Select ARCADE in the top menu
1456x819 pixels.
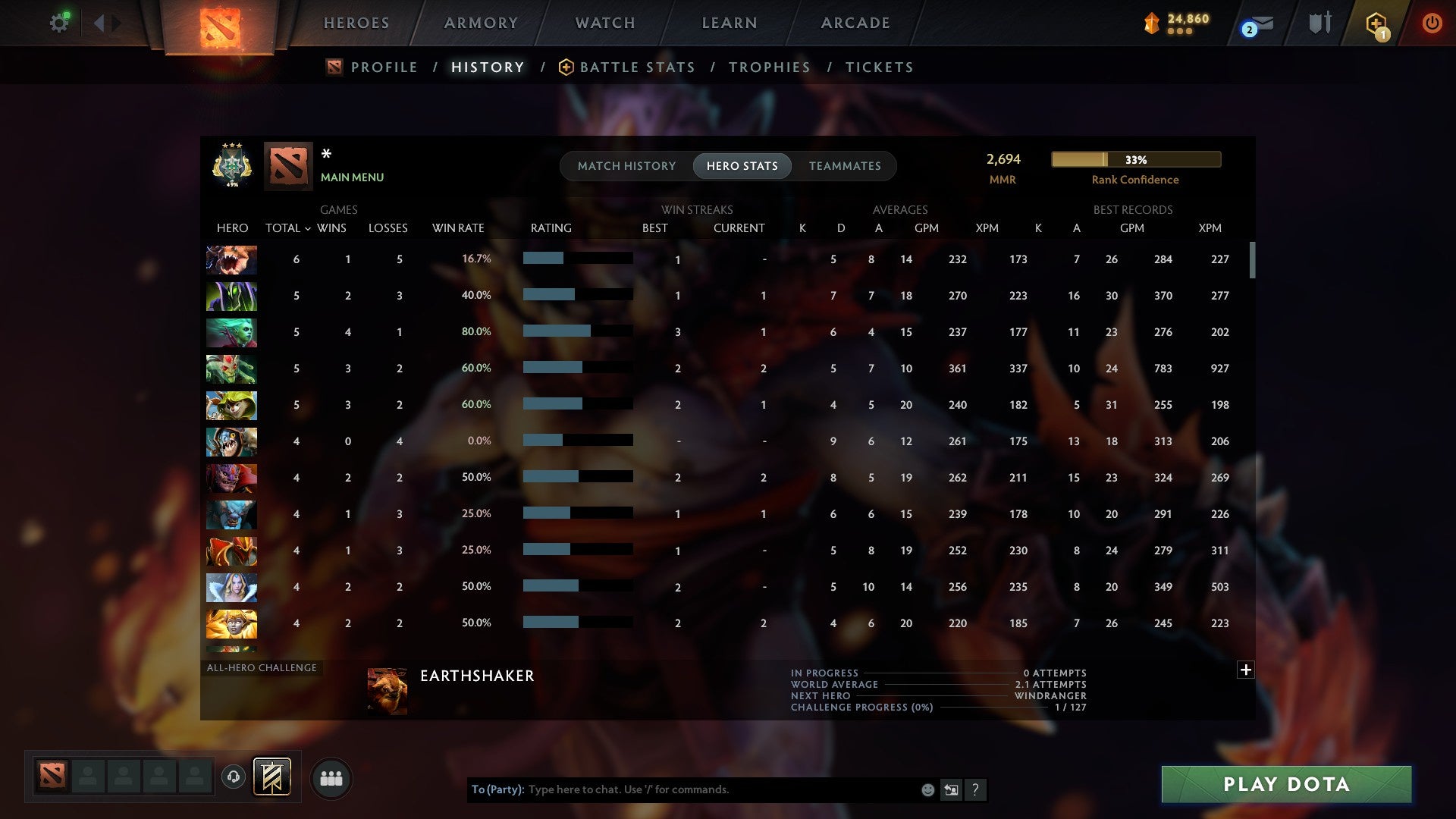coord(855,23)
